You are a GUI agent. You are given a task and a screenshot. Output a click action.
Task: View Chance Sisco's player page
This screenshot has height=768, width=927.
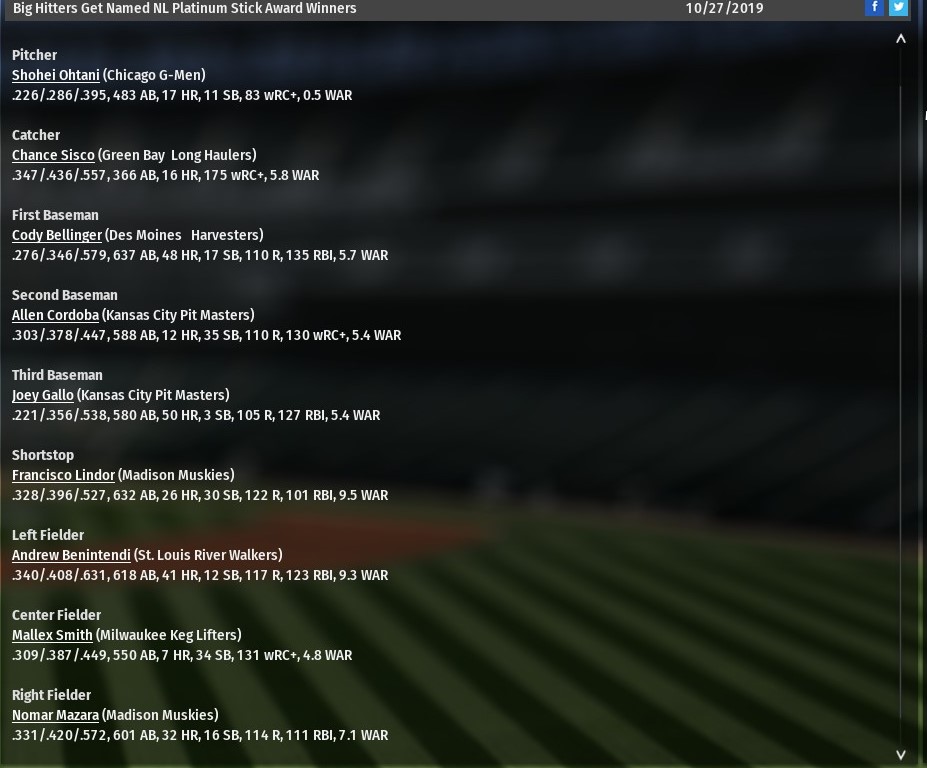click(x=53, y=155)
